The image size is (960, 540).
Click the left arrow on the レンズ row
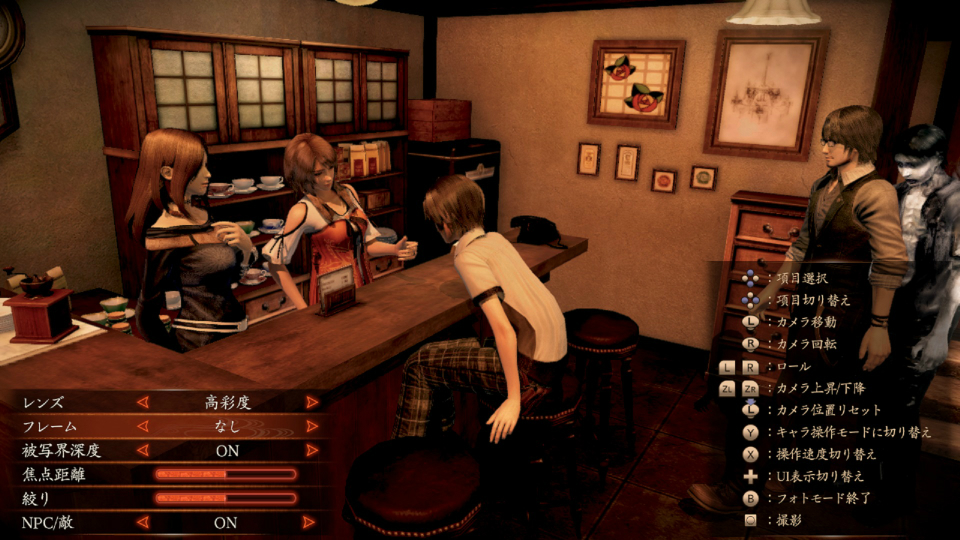[142, 402]
